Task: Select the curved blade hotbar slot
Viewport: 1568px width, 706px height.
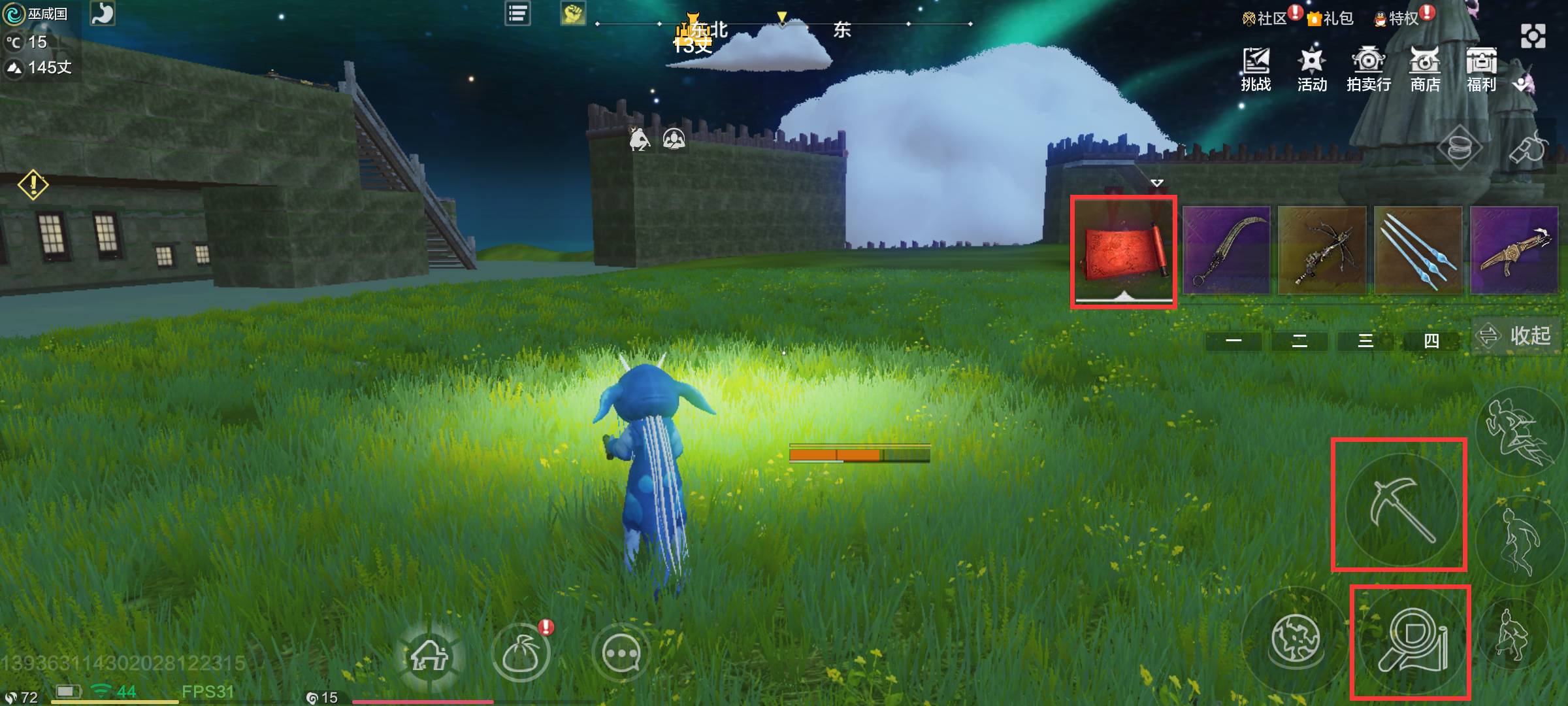Action: point(1226,250)
